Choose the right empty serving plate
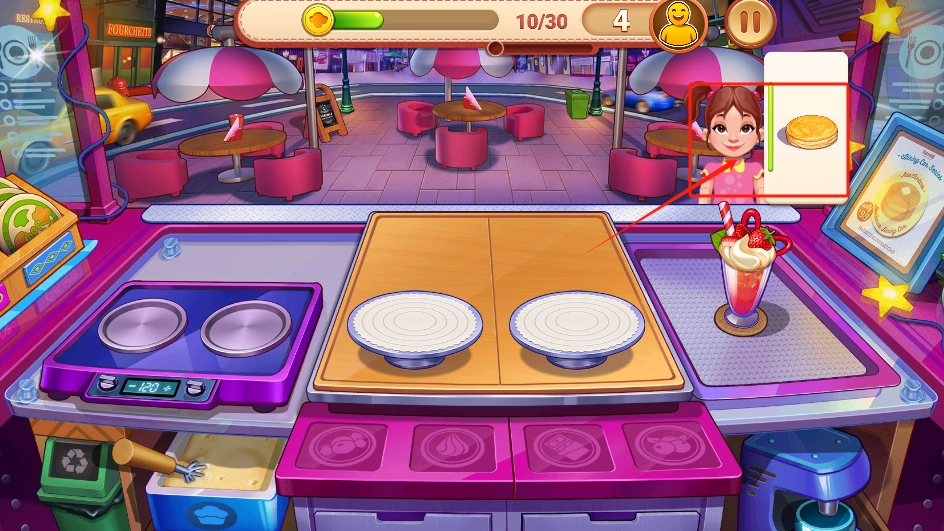 pos(576,326)
